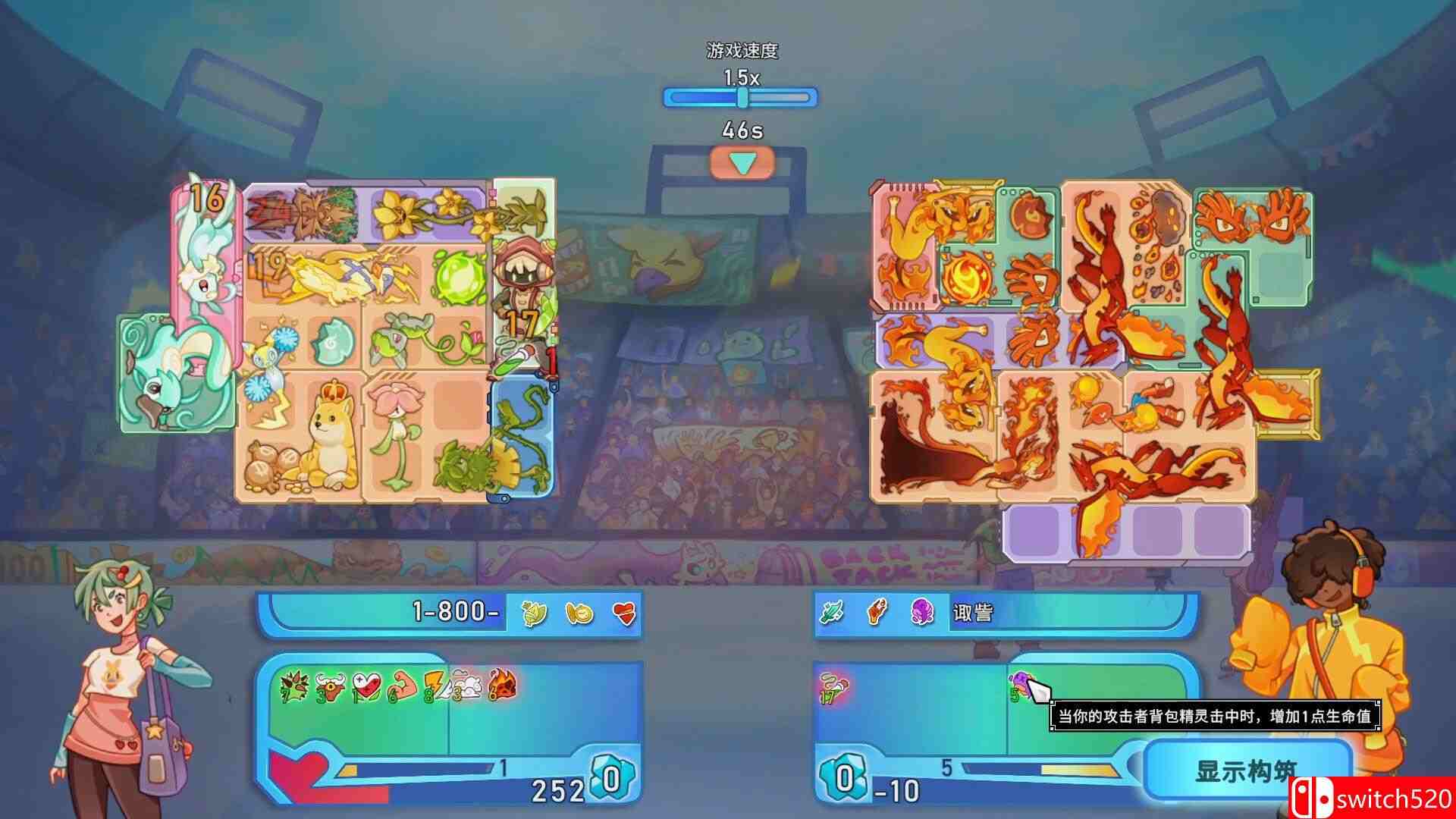Select the corn food icon on left player panel

534,613
